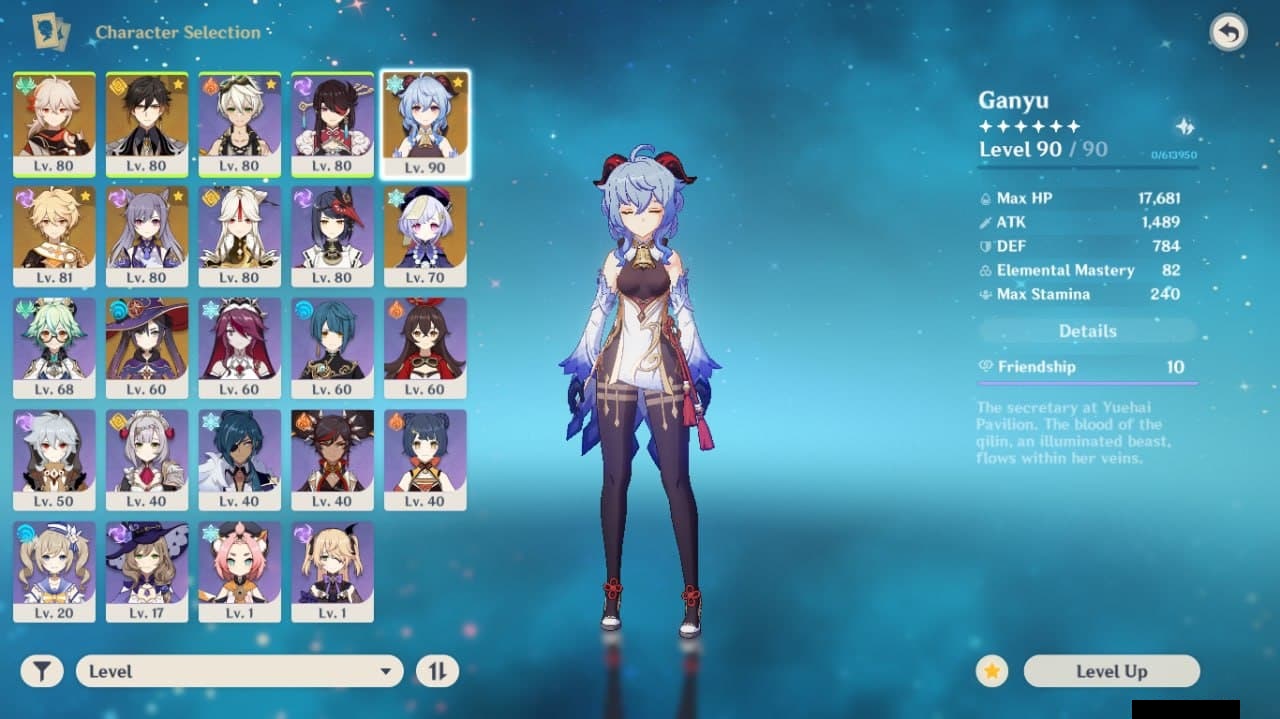Choose Mona with the purple witch hat
The width and height of the screenshot is (1280, 719).
click(x=147, y=348)
